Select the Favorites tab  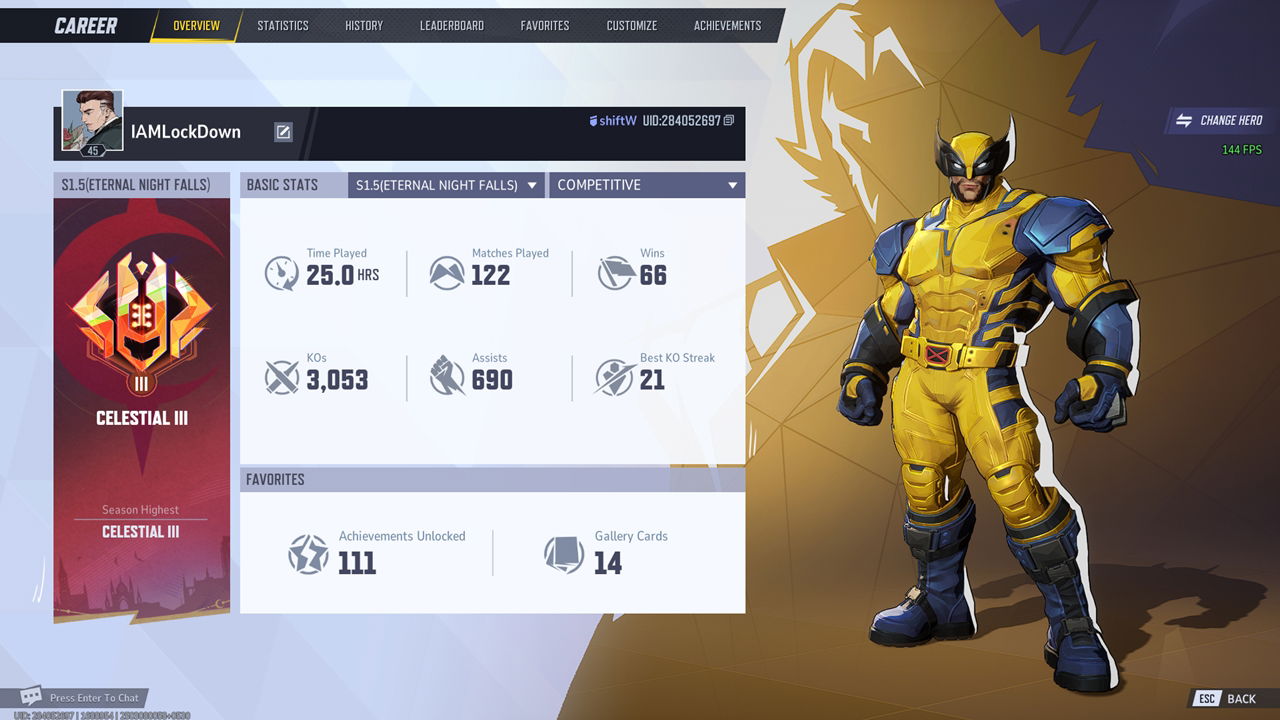click(x=545, y=26)
